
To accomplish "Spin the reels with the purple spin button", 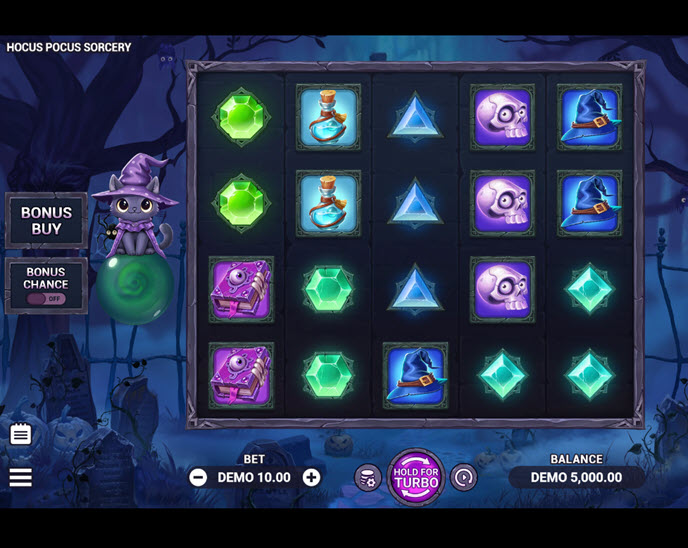I will point(416,477).
